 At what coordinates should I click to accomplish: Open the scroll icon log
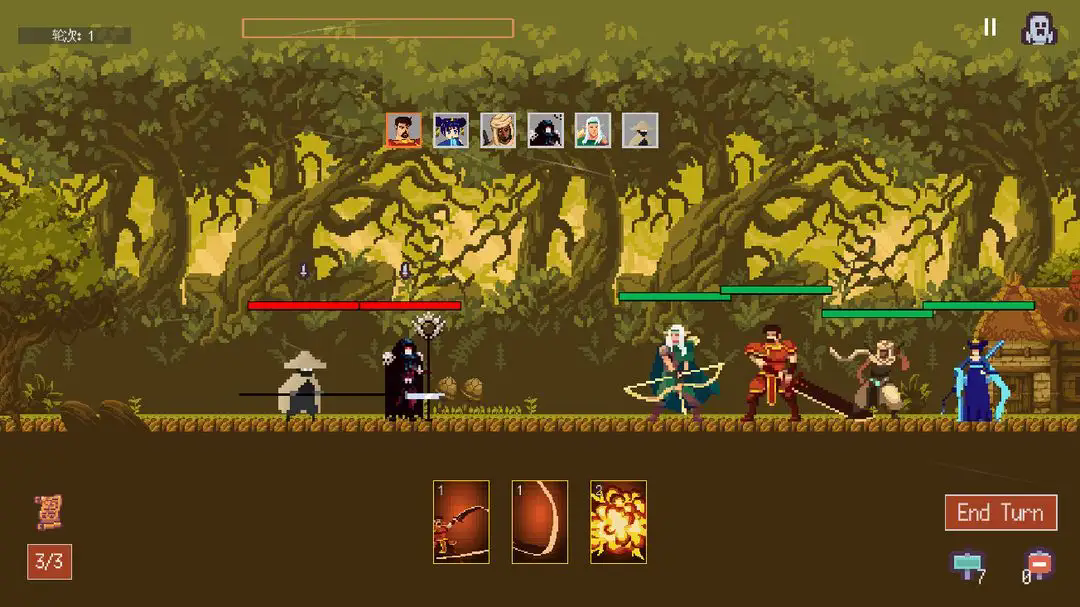48,511
